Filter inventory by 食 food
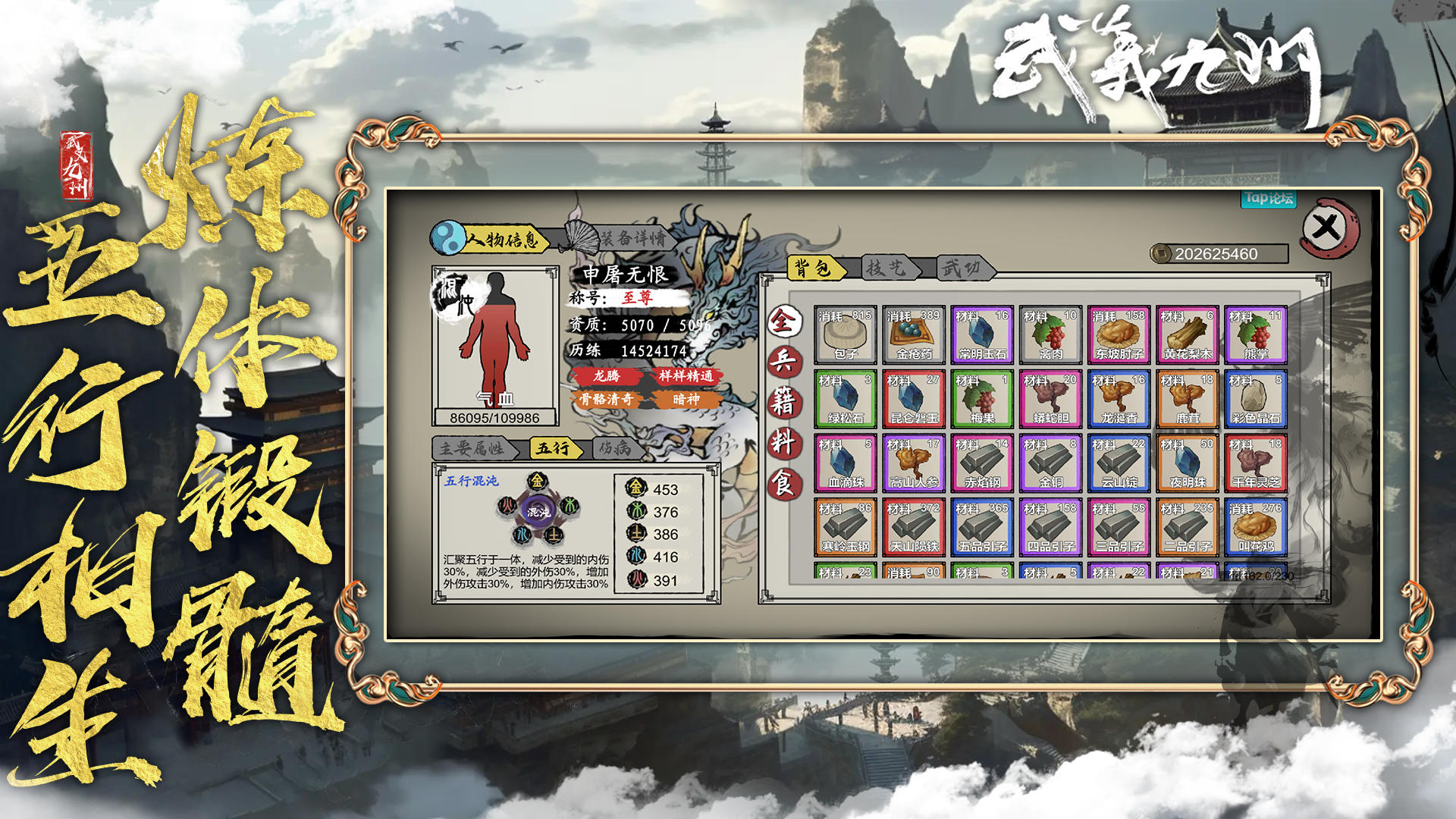 pyautogui.click(x=783, y=482)
